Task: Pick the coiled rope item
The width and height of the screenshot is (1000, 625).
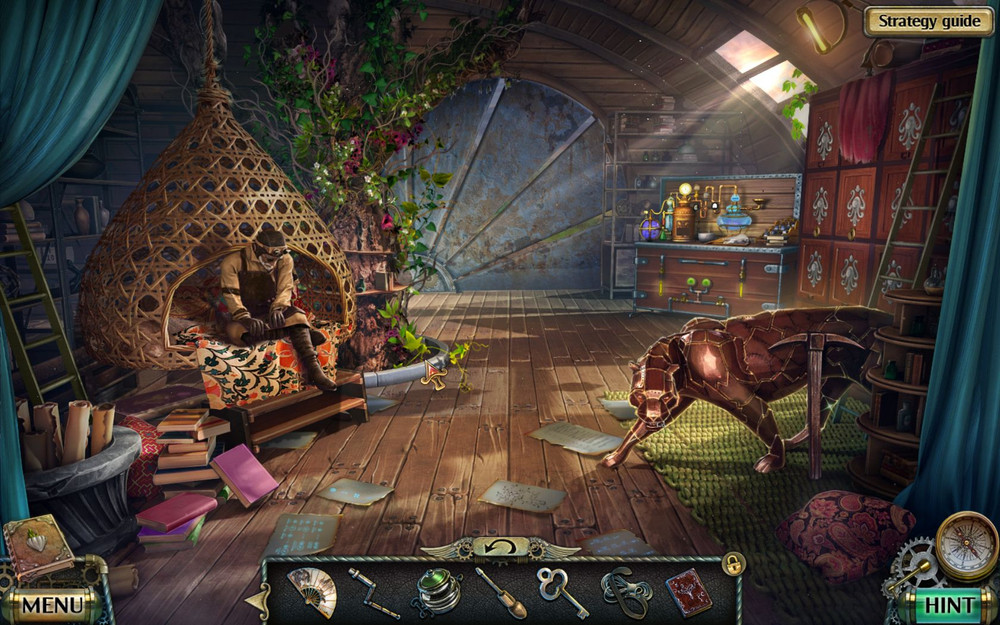Action: coord(625,593)
